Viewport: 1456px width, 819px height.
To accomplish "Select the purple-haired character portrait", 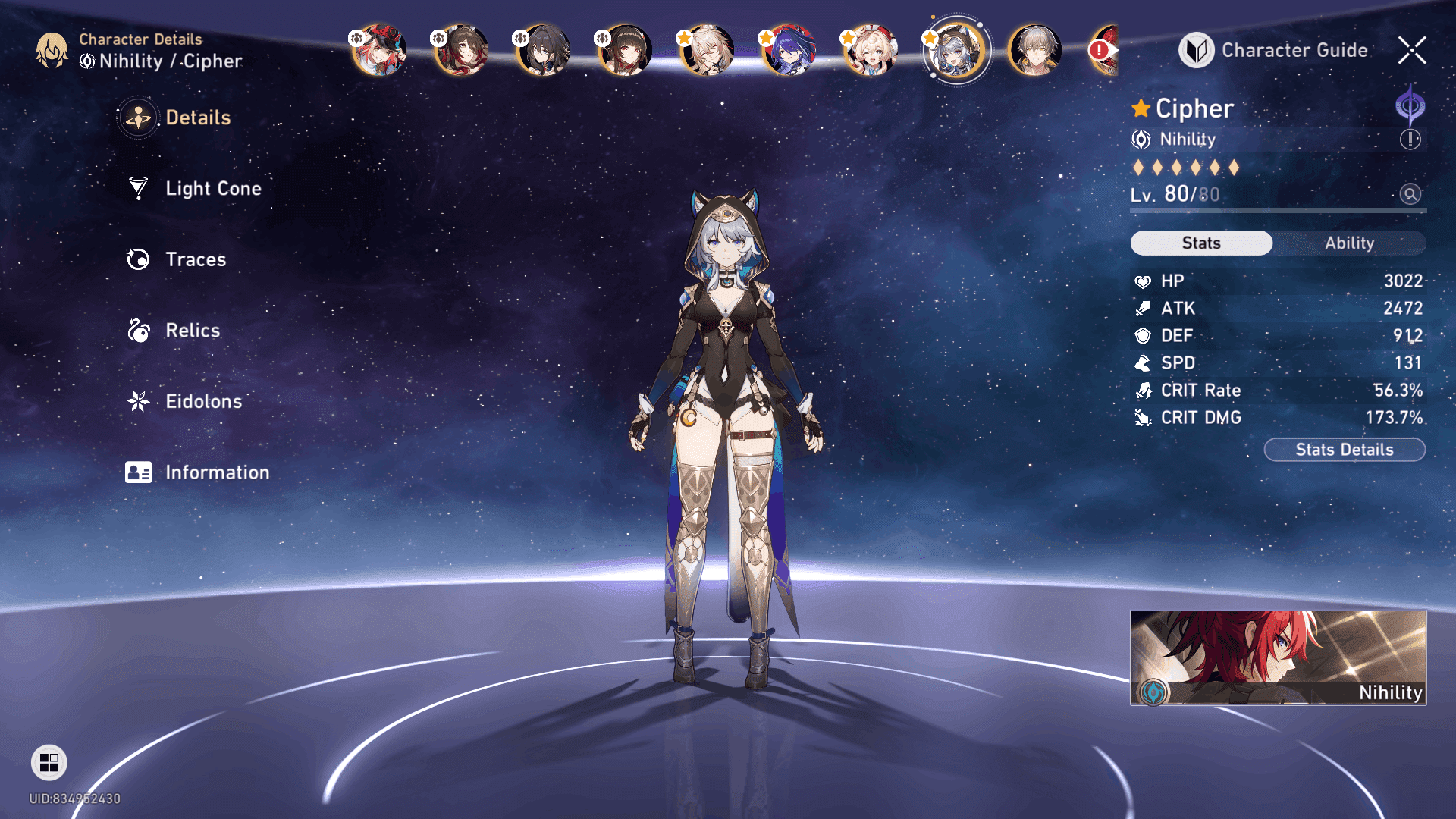I will tap(789, 51).
